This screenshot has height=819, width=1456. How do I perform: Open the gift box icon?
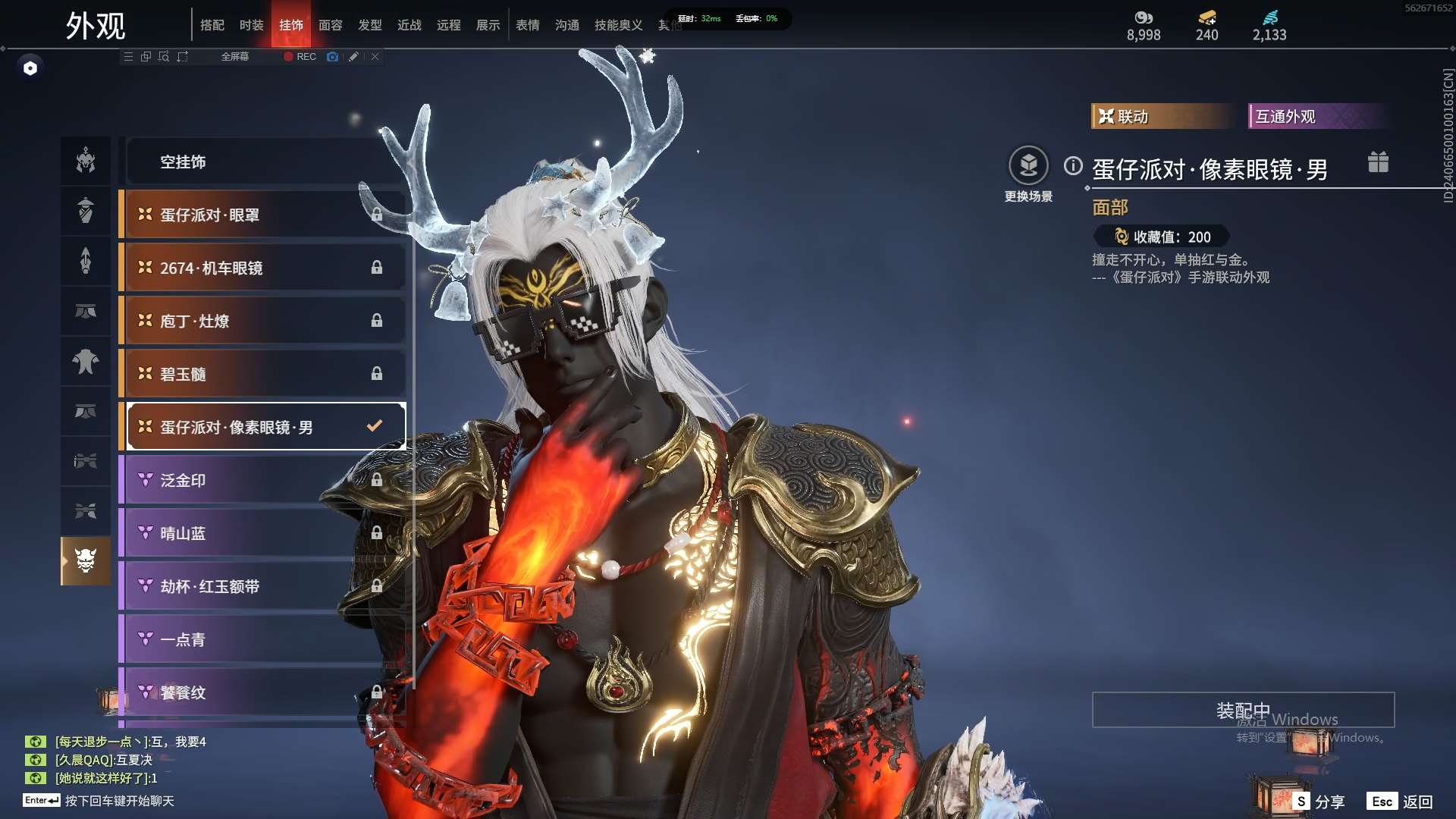(x=1378, y=162)
